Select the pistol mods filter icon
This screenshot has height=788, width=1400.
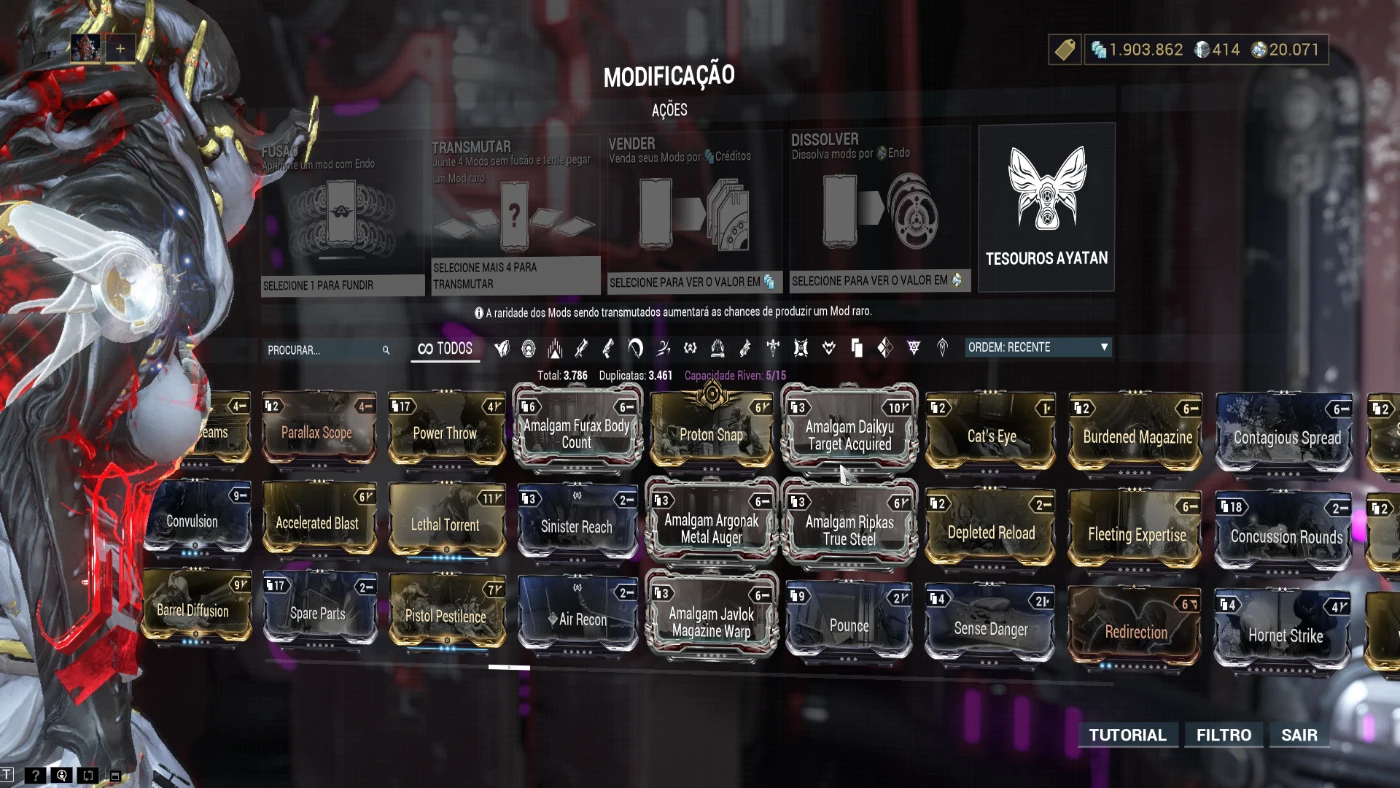607,347
